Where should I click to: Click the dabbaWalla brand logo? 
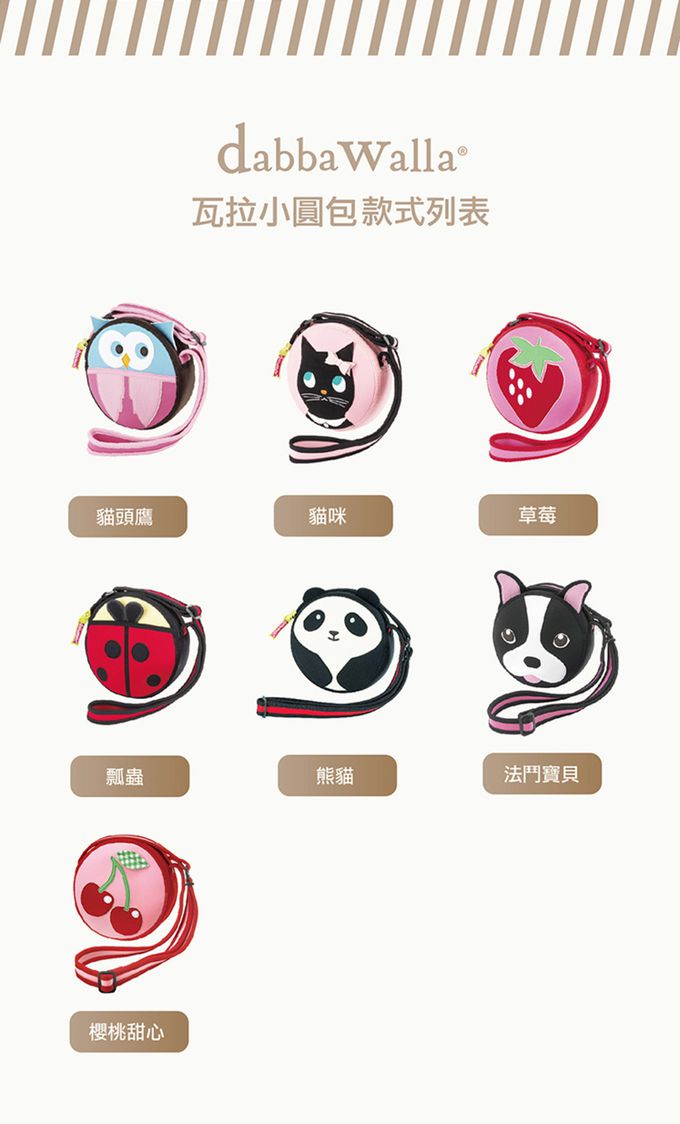coord(340,150)
